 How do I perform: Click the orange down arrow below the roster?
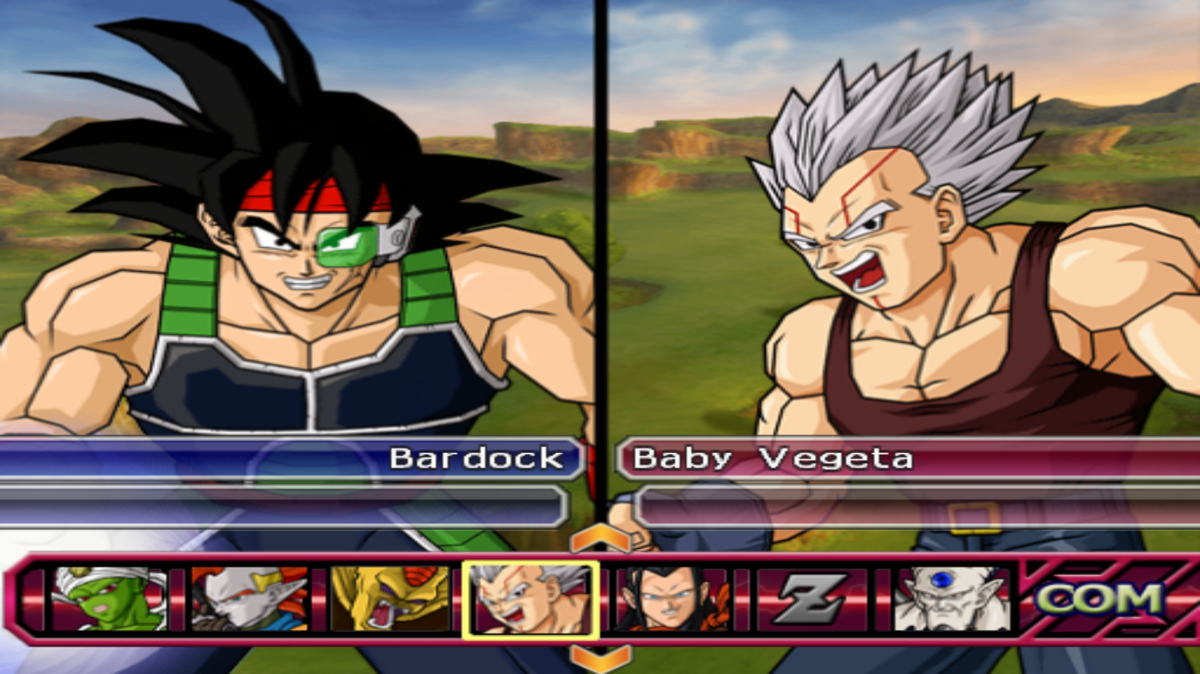click(x=600, y=658)
